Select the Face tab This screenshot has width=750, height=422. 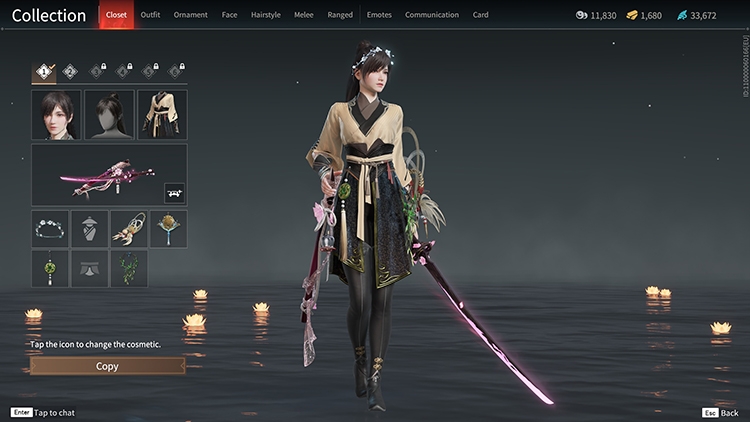tap(229, 15)
